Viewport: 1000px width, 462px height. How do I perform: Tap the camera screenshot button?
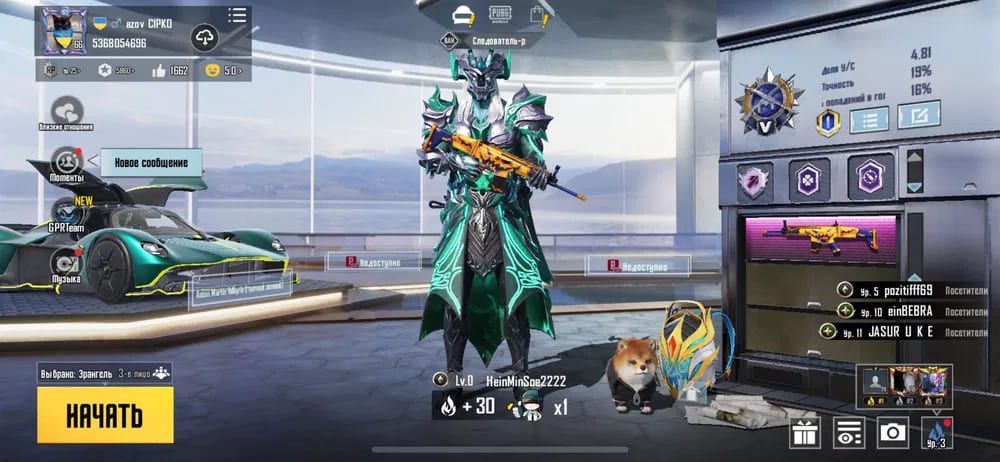pyautogui.click(x=892, y=432)
